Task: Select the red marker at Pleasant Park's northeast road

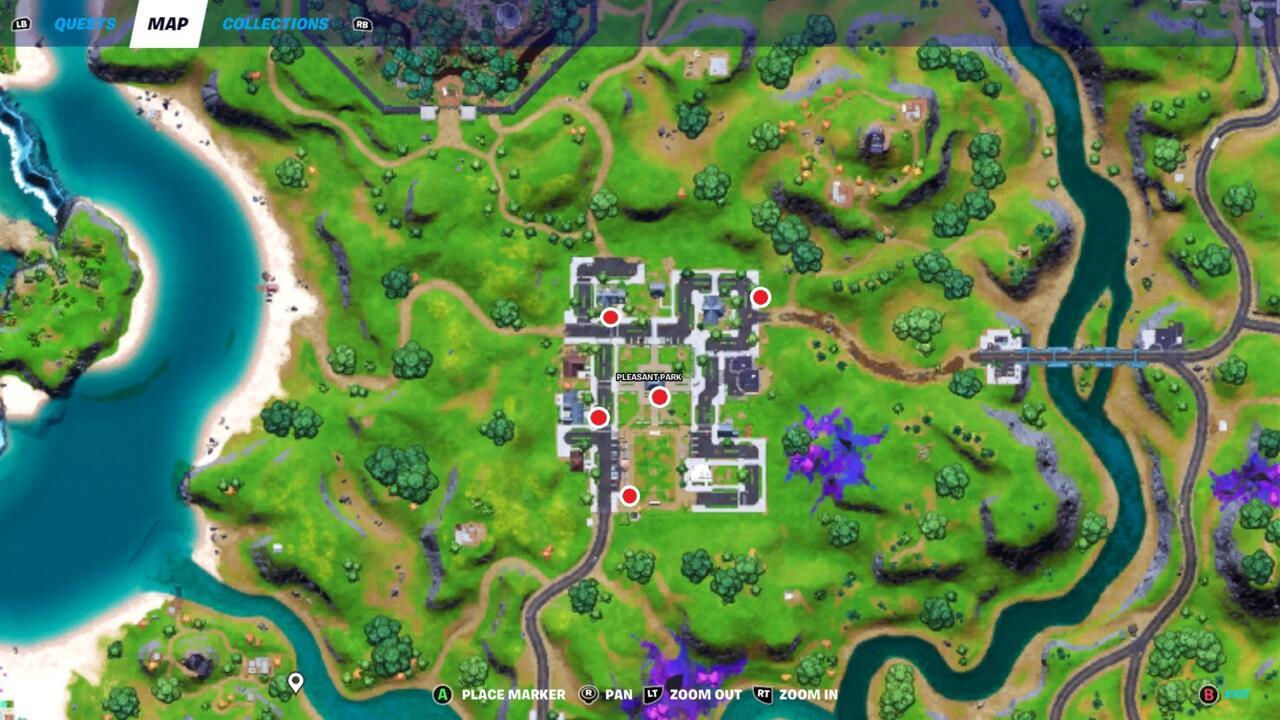Action: tap(760, 297)
